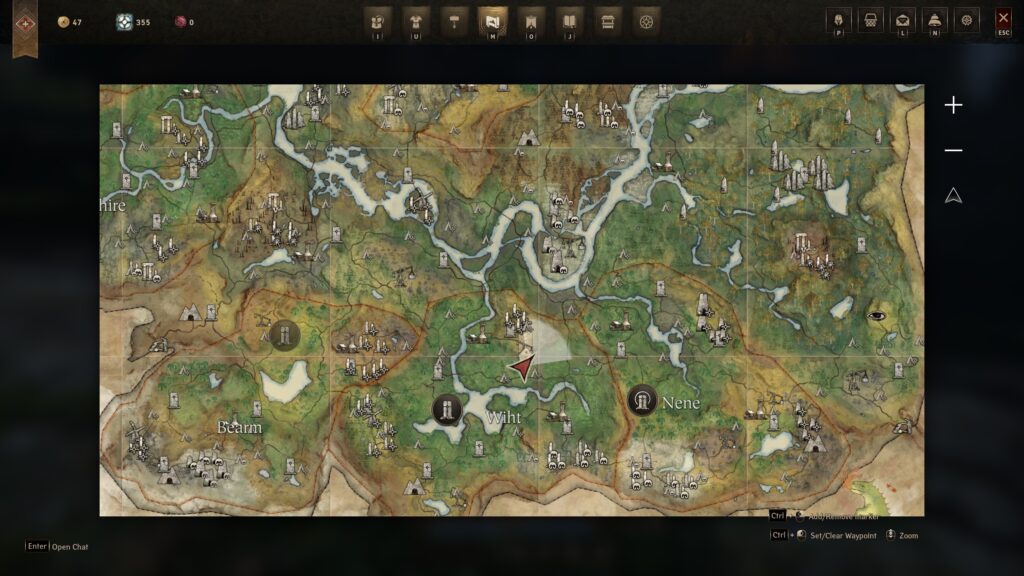Select the pillar marker near Nene
1024x576 pixels.
(641, 401)
